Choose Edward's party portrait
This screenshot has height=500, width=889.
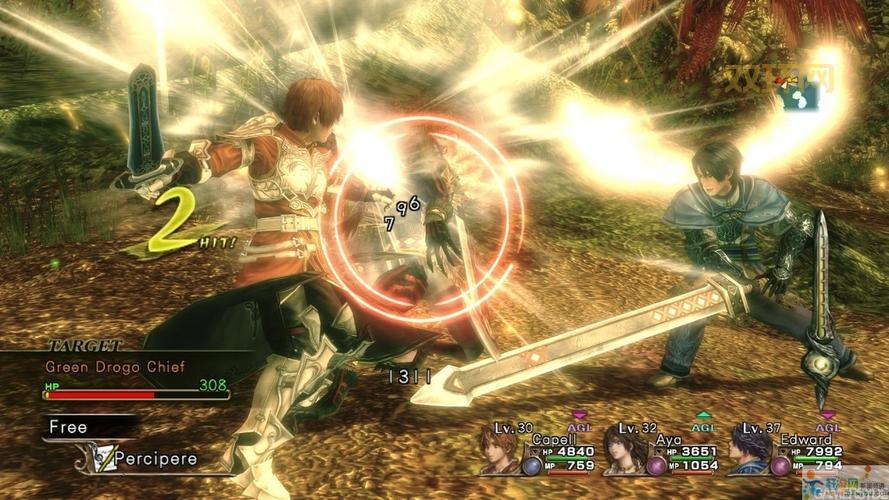(x=748, y=451)
